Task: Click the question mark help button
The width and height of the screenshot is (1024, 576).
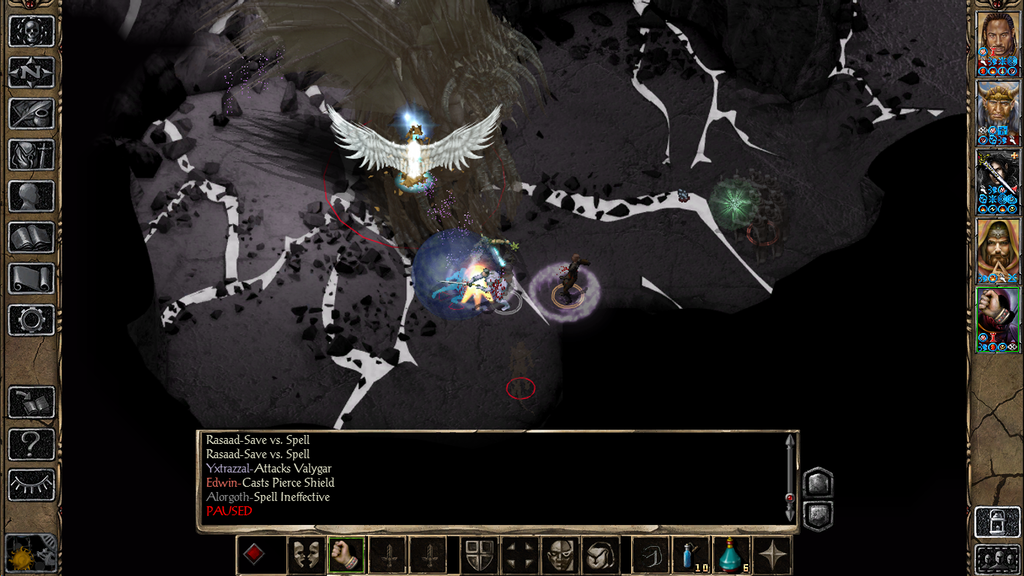Action: tap(30, 444)
